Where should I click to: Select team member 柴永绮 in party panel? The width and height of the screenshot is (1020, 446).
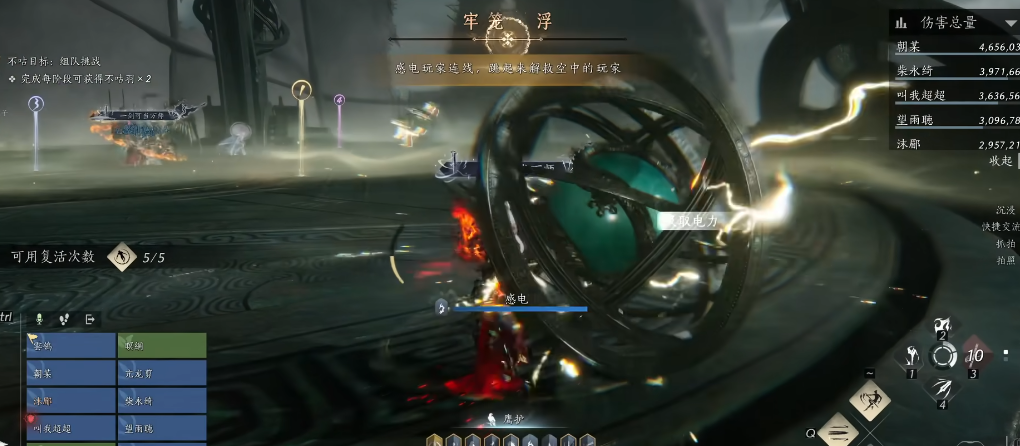[x=162, y=401]
